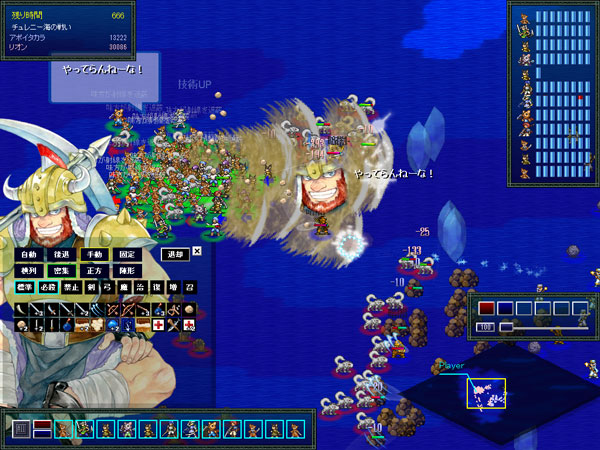Switch to 手動 (manual) control mode
This screenshot has height=450, width=600.
point(93,254)
